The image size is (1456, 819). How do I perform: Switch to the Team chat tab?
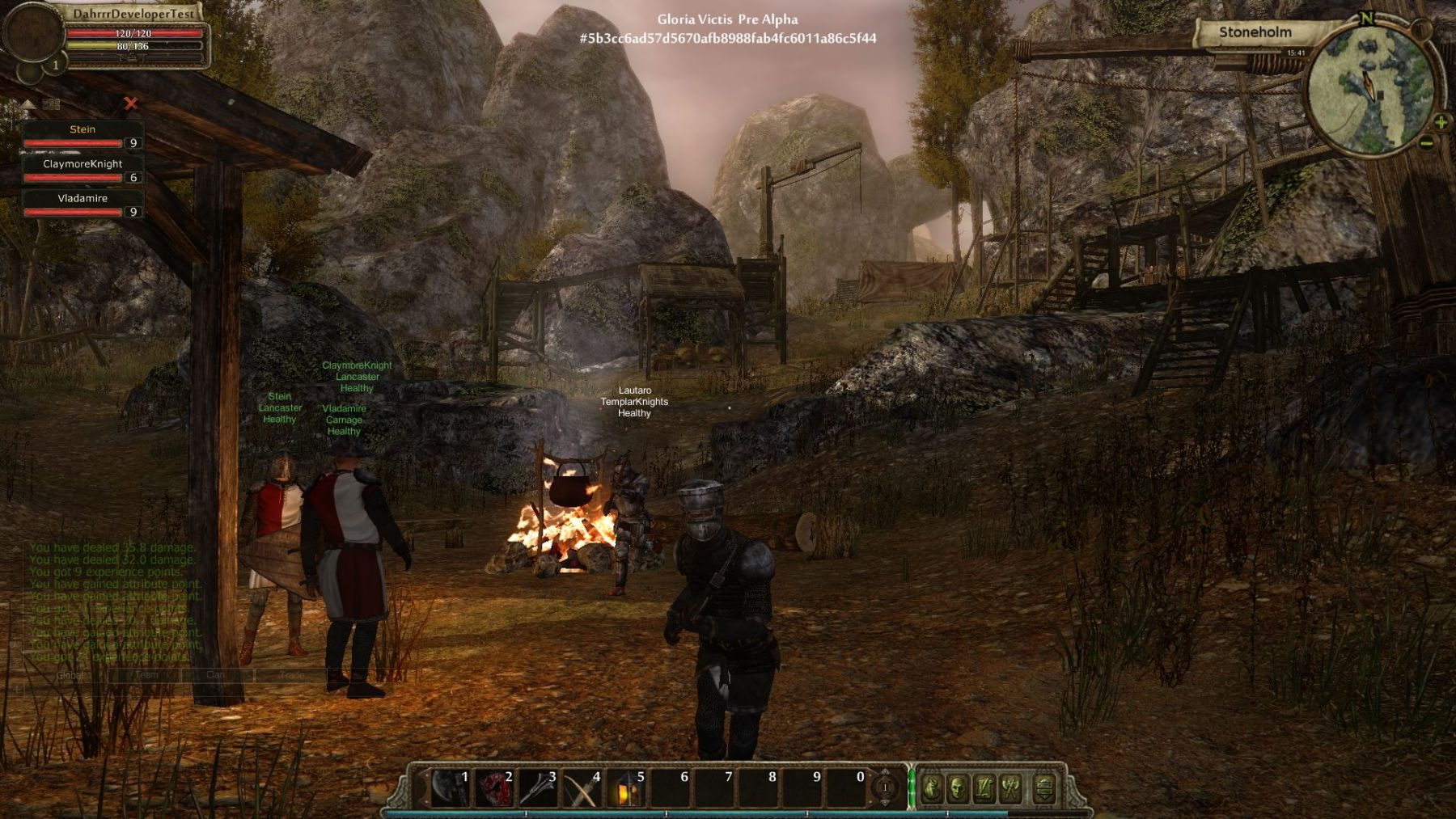(146, 674)
